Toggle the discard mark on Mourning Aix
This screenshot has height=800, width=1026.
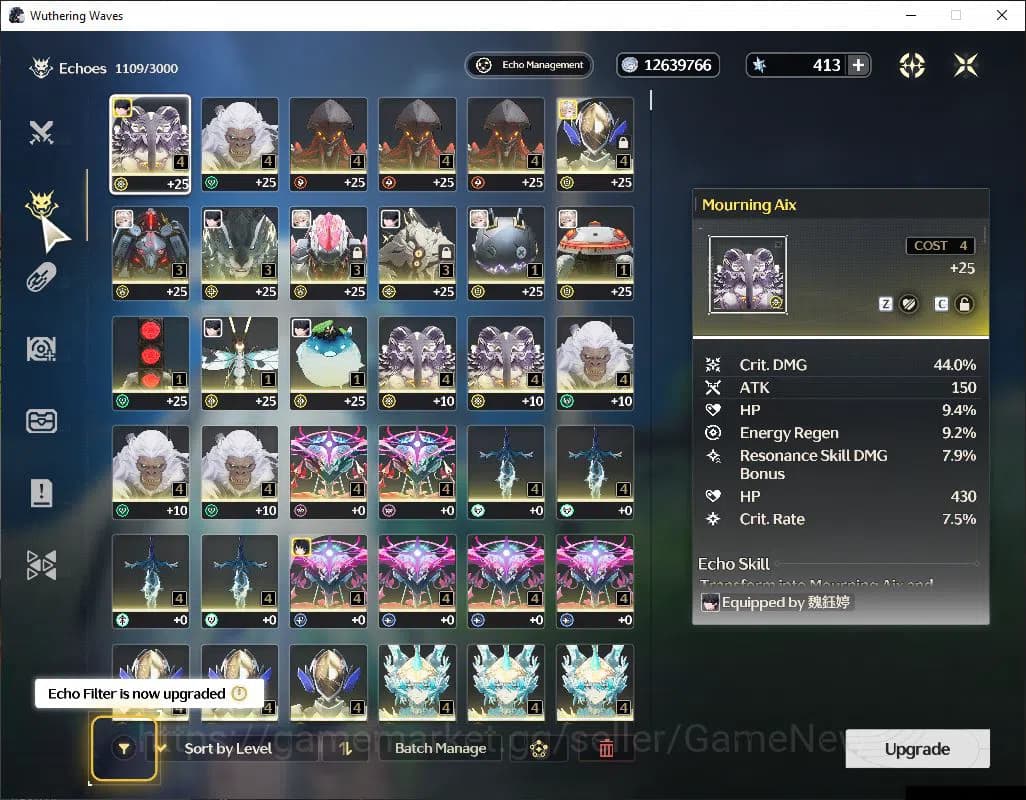coord(909,304)
